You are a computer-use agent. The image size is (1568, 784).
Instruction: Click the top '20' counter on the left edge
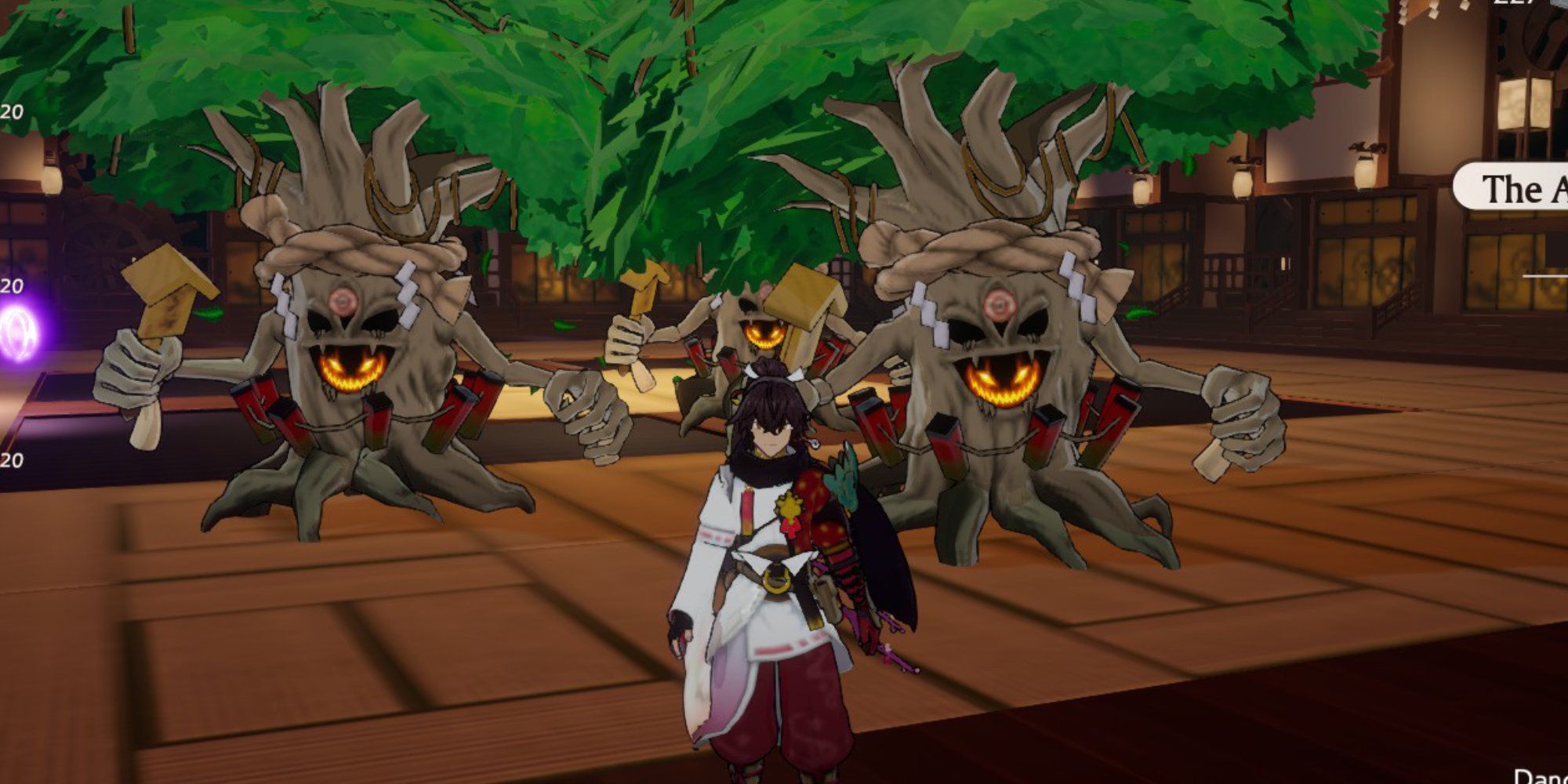[x=12, y=110]
